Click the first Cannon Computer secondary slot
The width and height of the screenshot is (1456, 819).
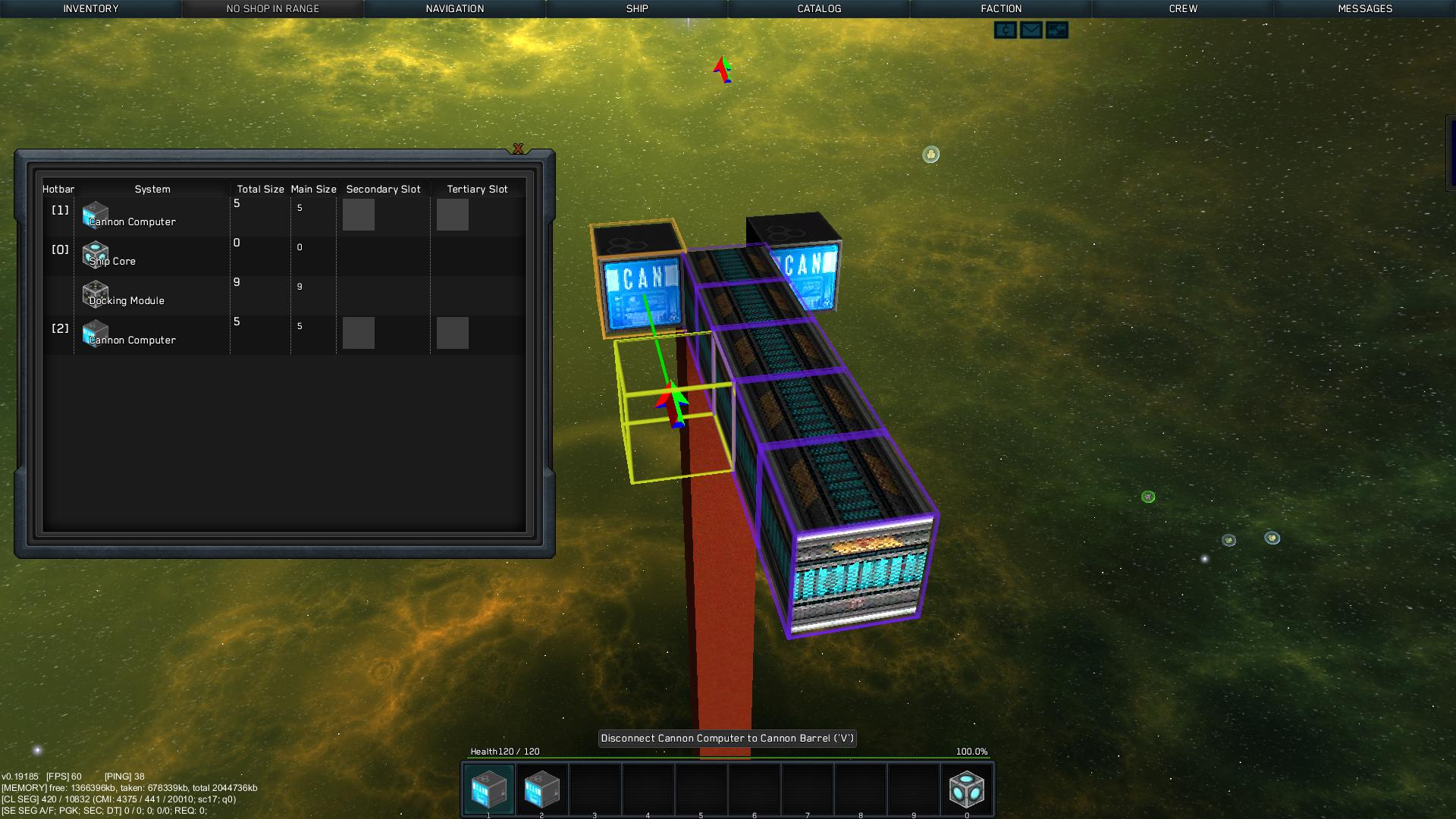point(359,215)
